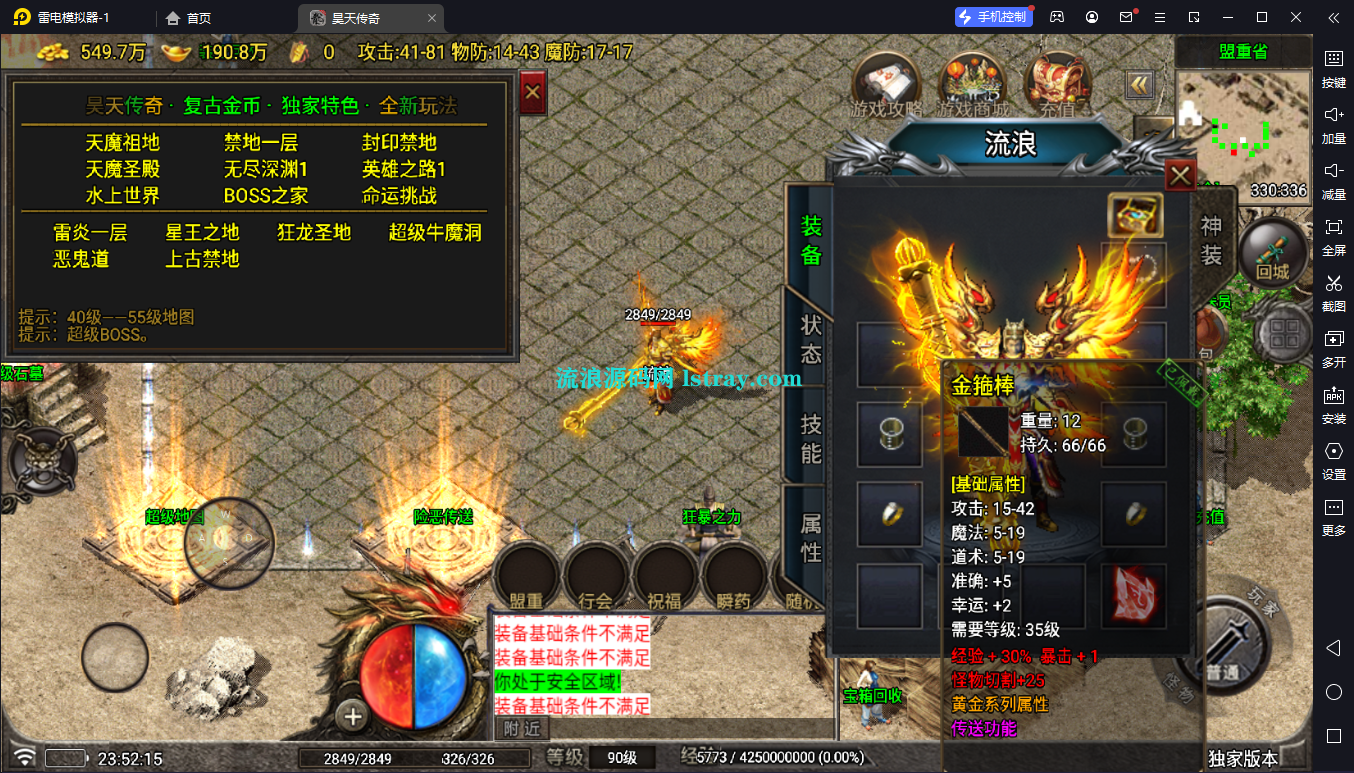The height and width of the screenshot is (773, 1354).
Task: Pick the 上古禁地 map
Action: coord(202,259)
